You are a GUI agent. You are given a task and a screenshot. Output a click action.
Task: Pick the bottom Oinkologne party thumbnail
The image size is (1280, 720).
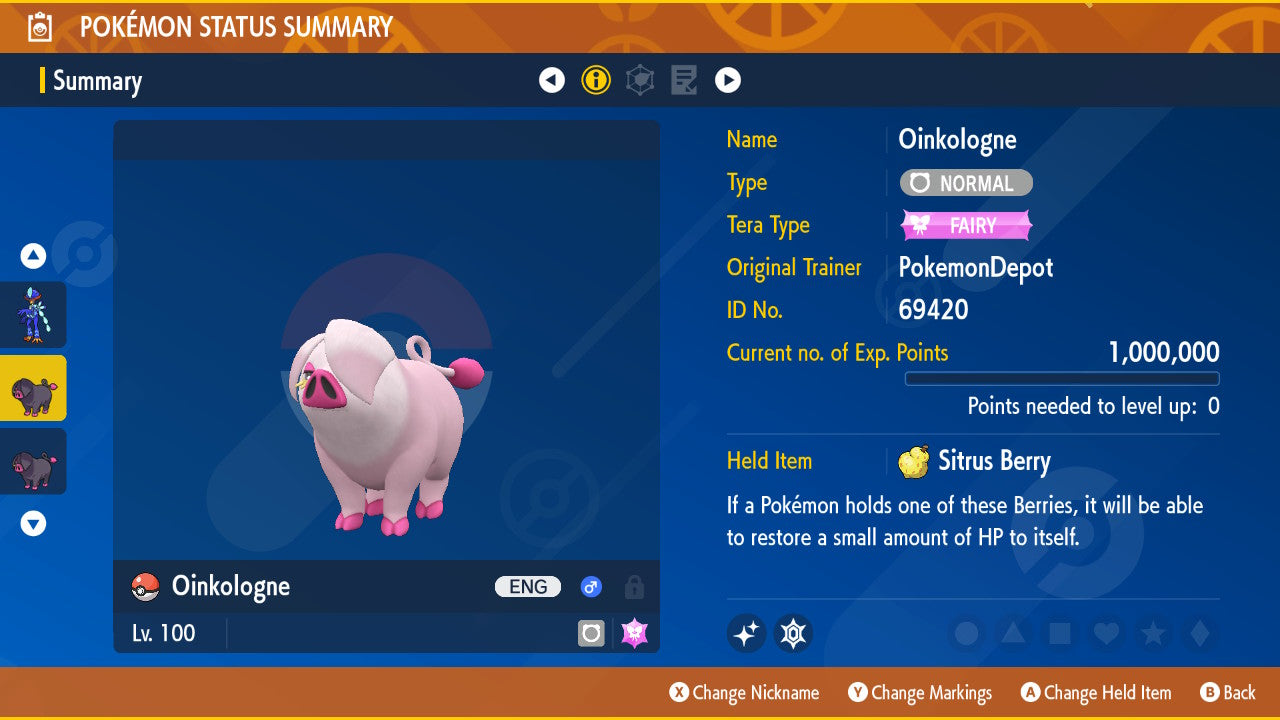tap(34, 461)
